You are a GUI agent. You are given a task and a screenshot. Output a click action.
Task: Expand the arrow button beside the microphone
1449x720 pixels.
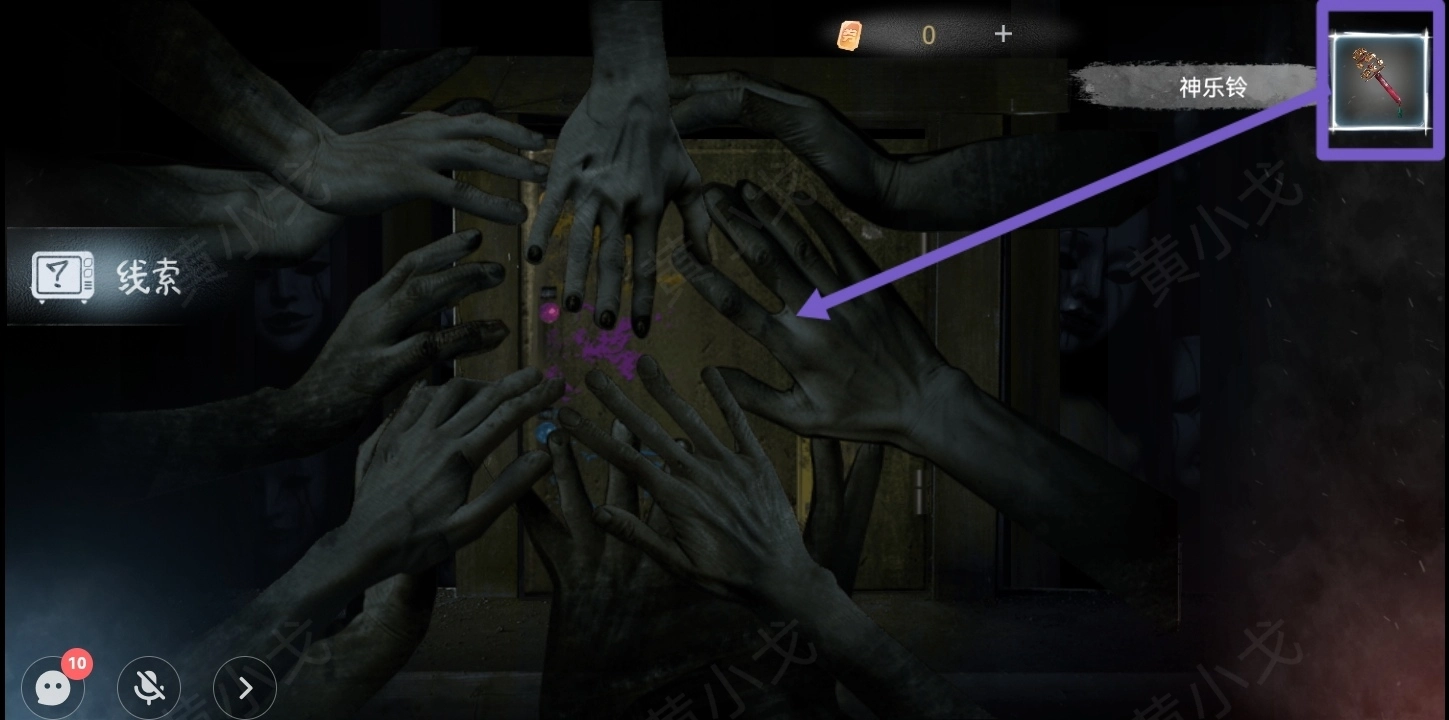[x=245, y=687]
